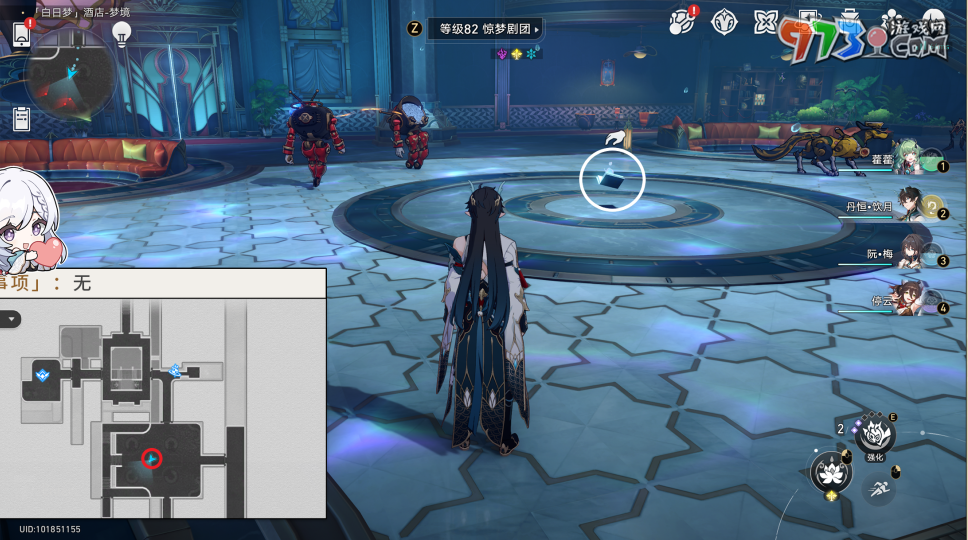This screenshot has width=968, height=540.
Task: Click the light bulb hint icon
Action: click(123, 34)
